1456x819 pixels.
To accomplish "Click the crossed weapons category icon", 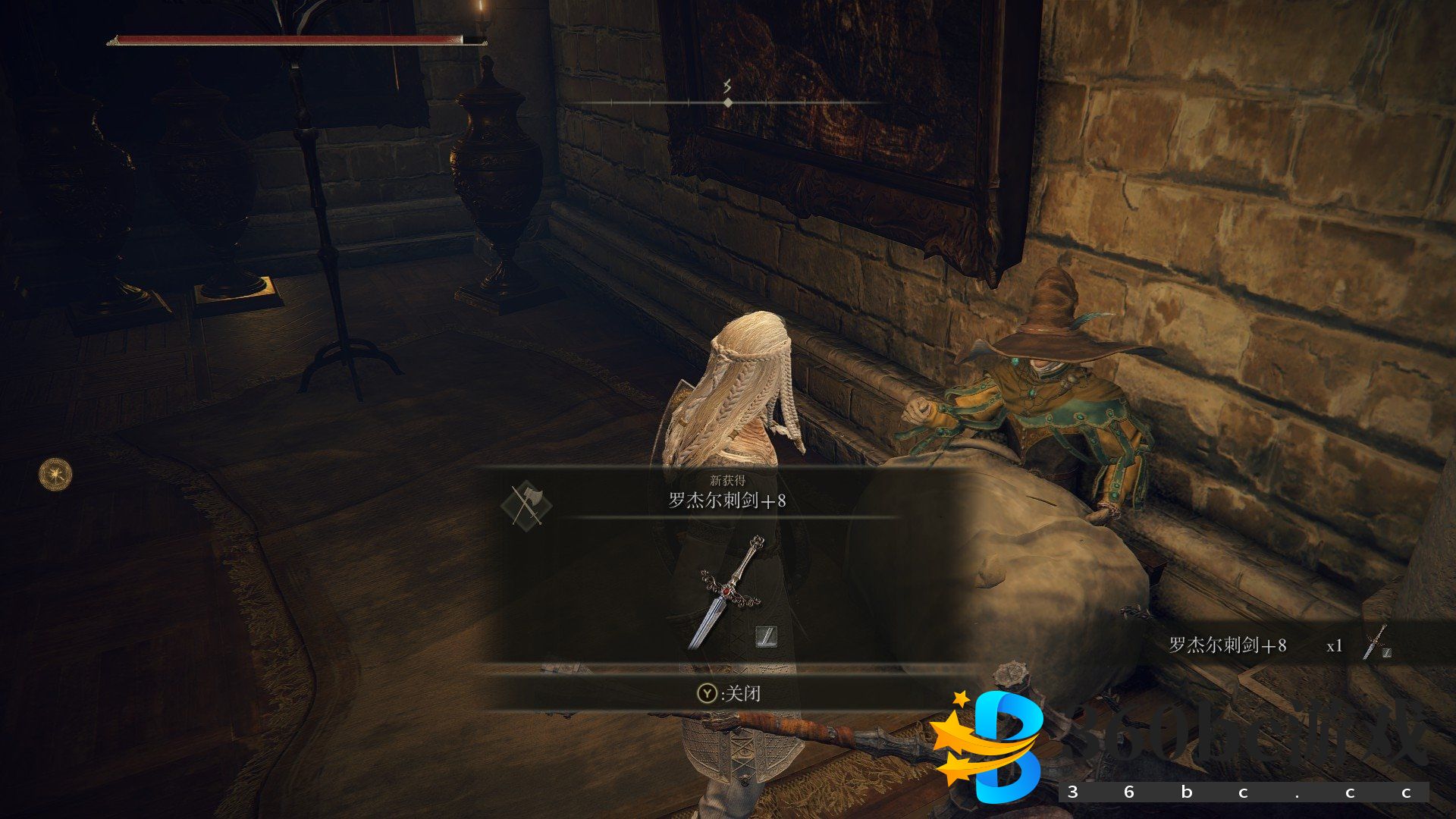I will click(526, 504).
